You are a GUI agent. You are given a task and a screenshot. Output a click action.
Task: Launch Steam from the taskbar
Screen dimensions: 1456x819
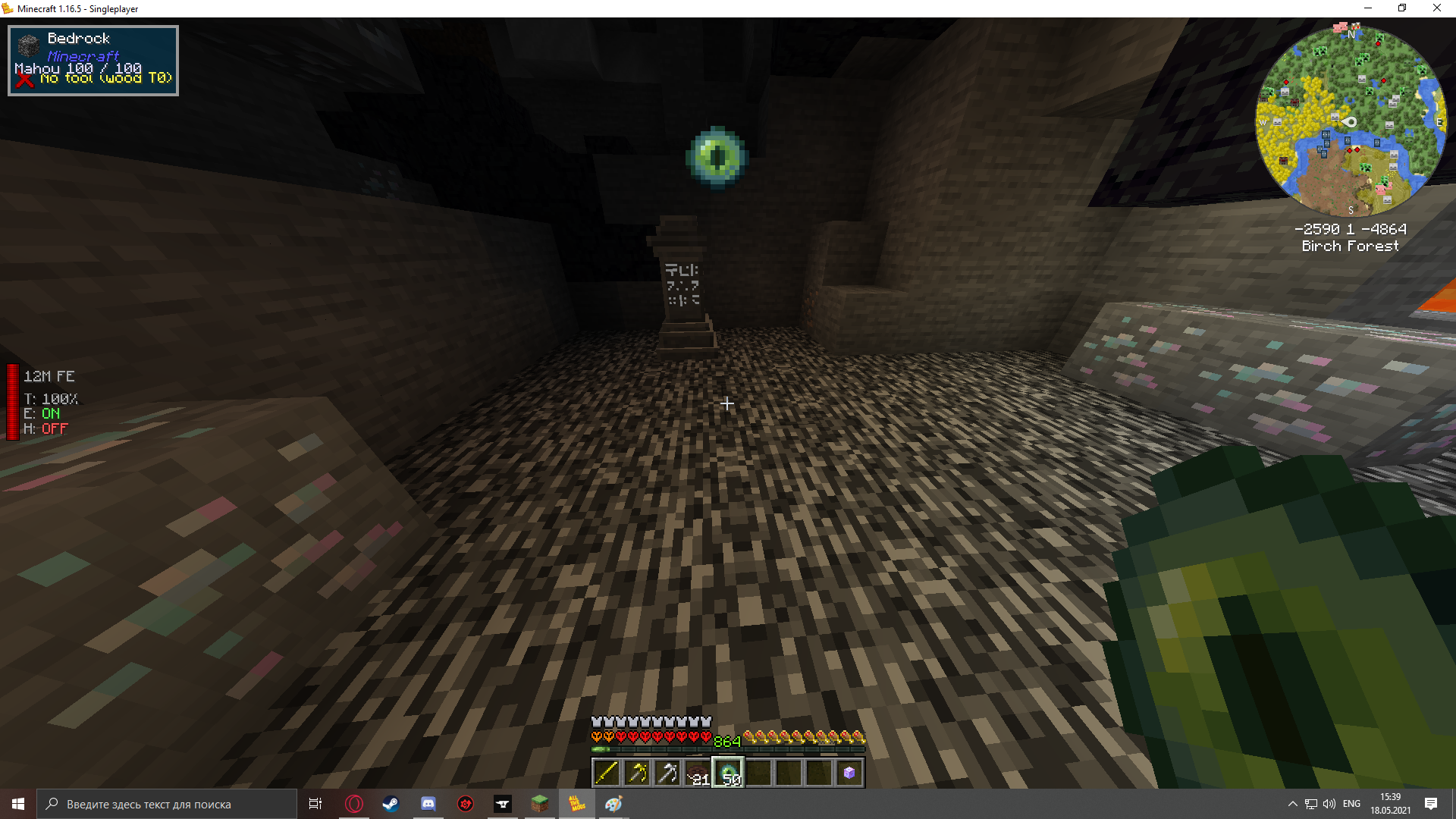[x=391, y=804]
